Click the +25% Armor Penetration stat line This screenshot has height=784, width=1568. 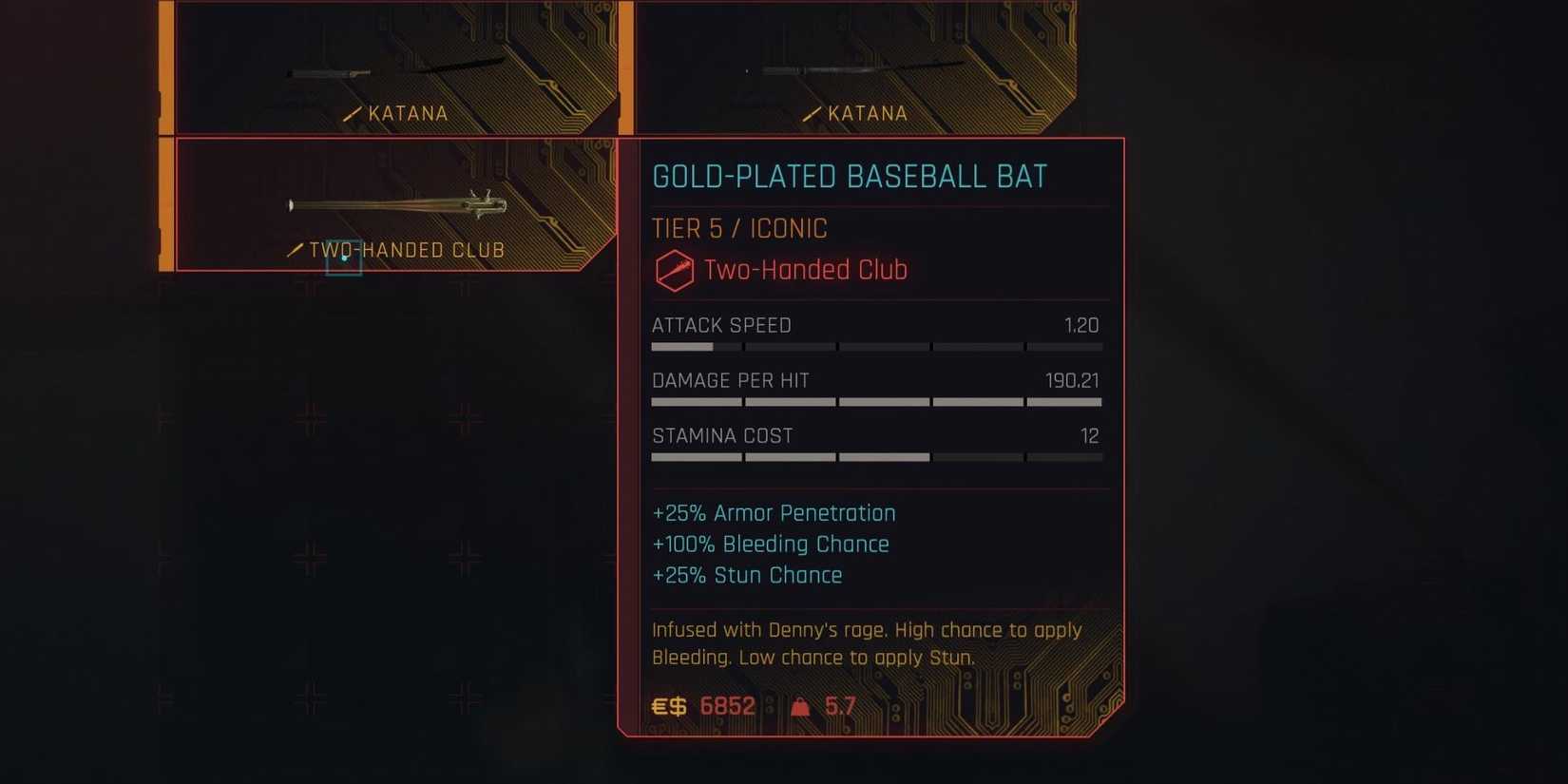[774, 513]
